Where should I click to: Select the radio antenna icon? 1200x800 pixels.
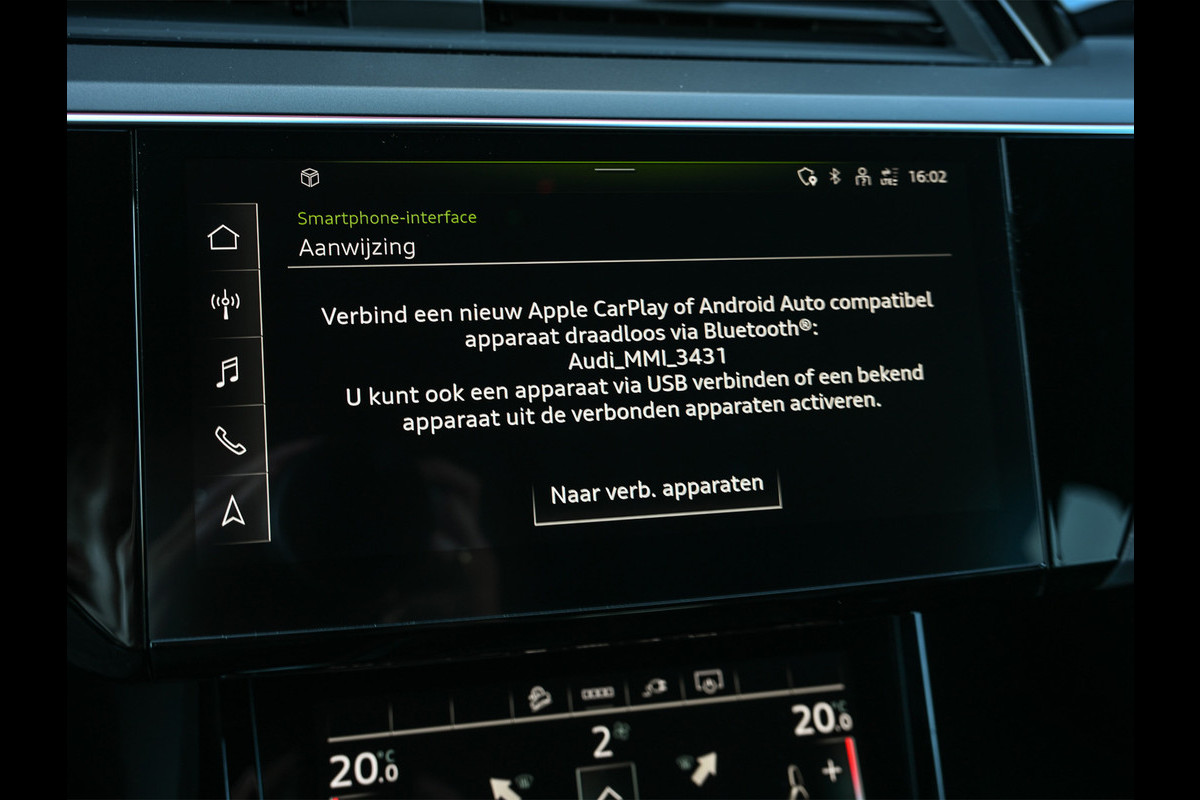pos(225,304)
